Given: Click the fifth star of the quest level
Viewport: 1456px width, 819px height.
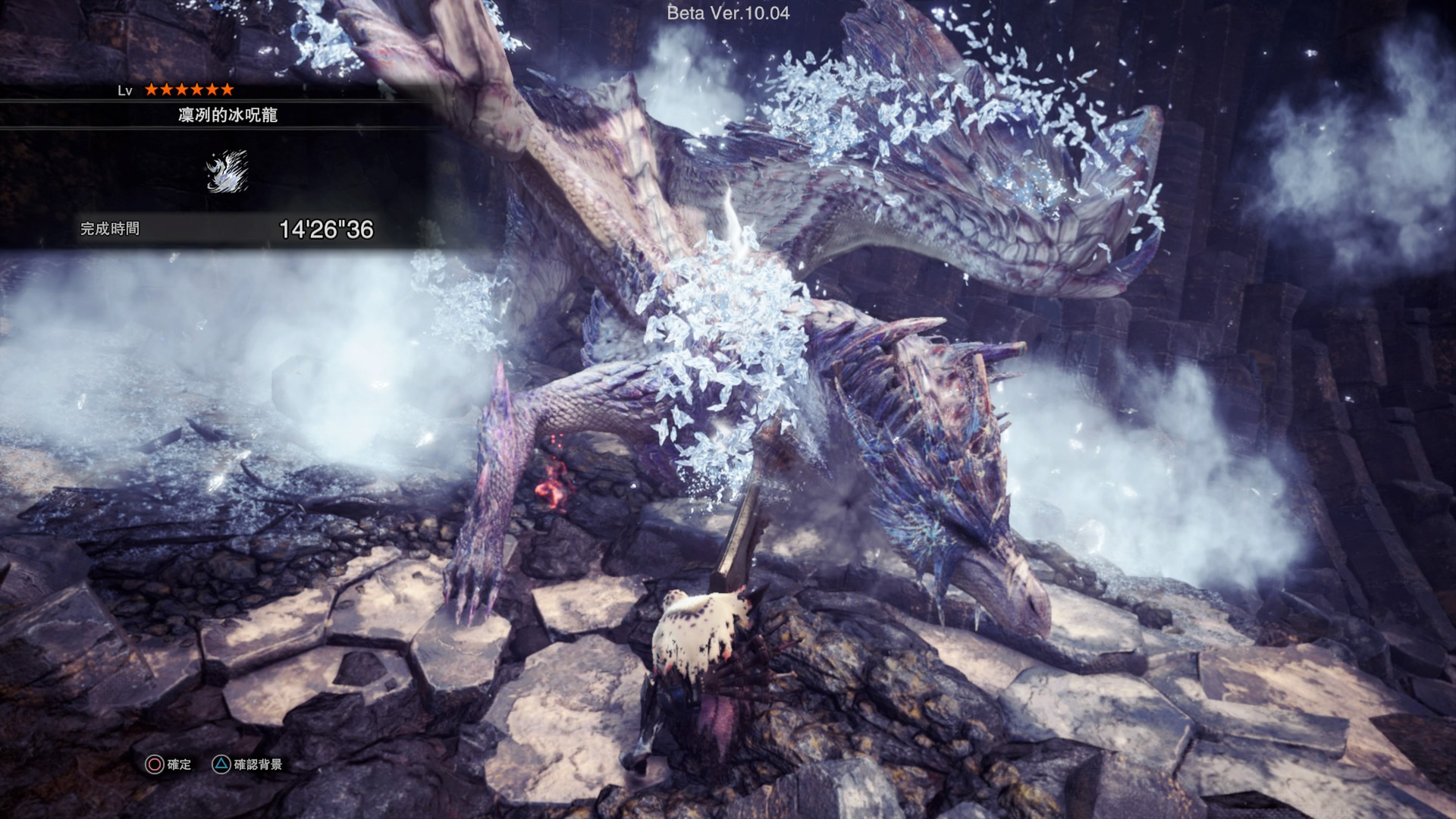Looking at the screenshot, I should tap(213, 89).
